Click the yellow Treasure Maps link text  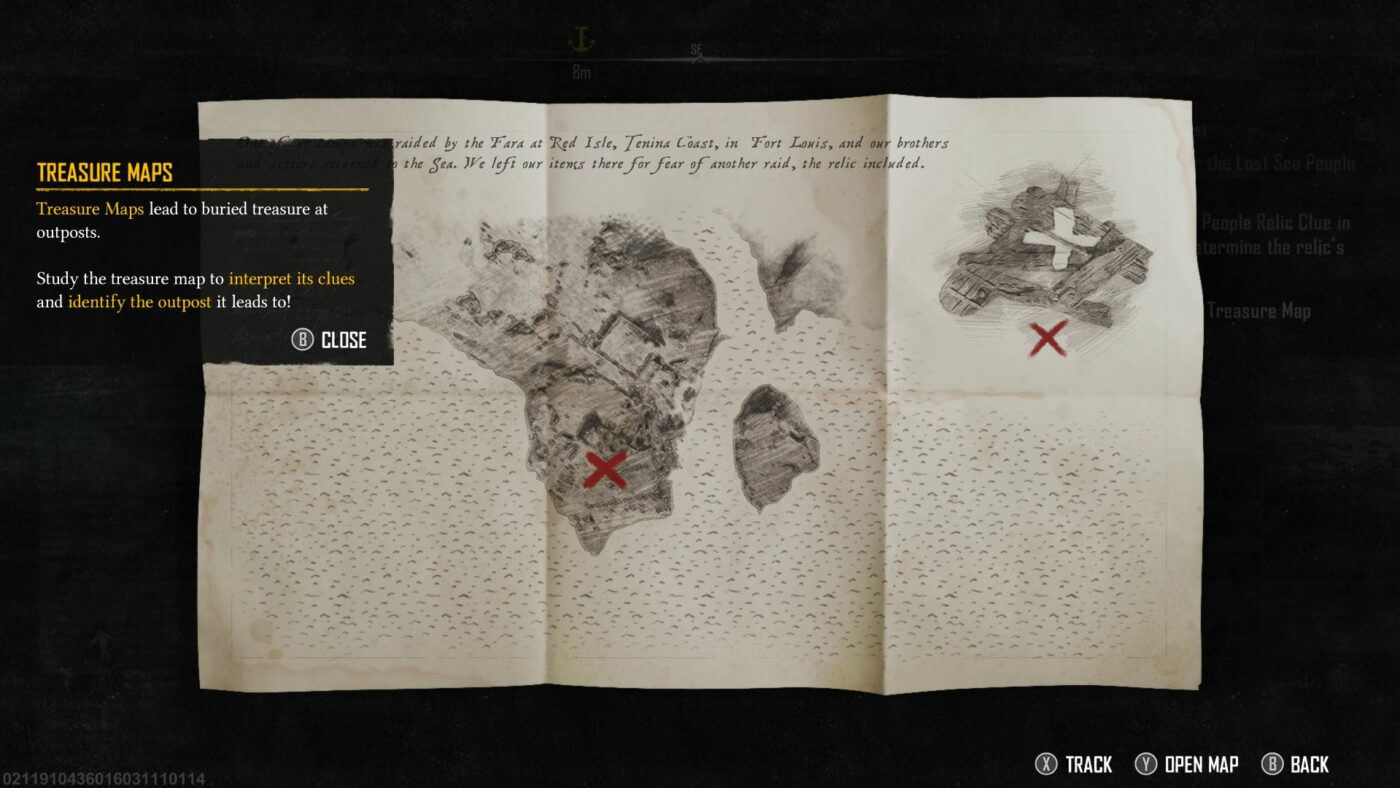[90, 209]
